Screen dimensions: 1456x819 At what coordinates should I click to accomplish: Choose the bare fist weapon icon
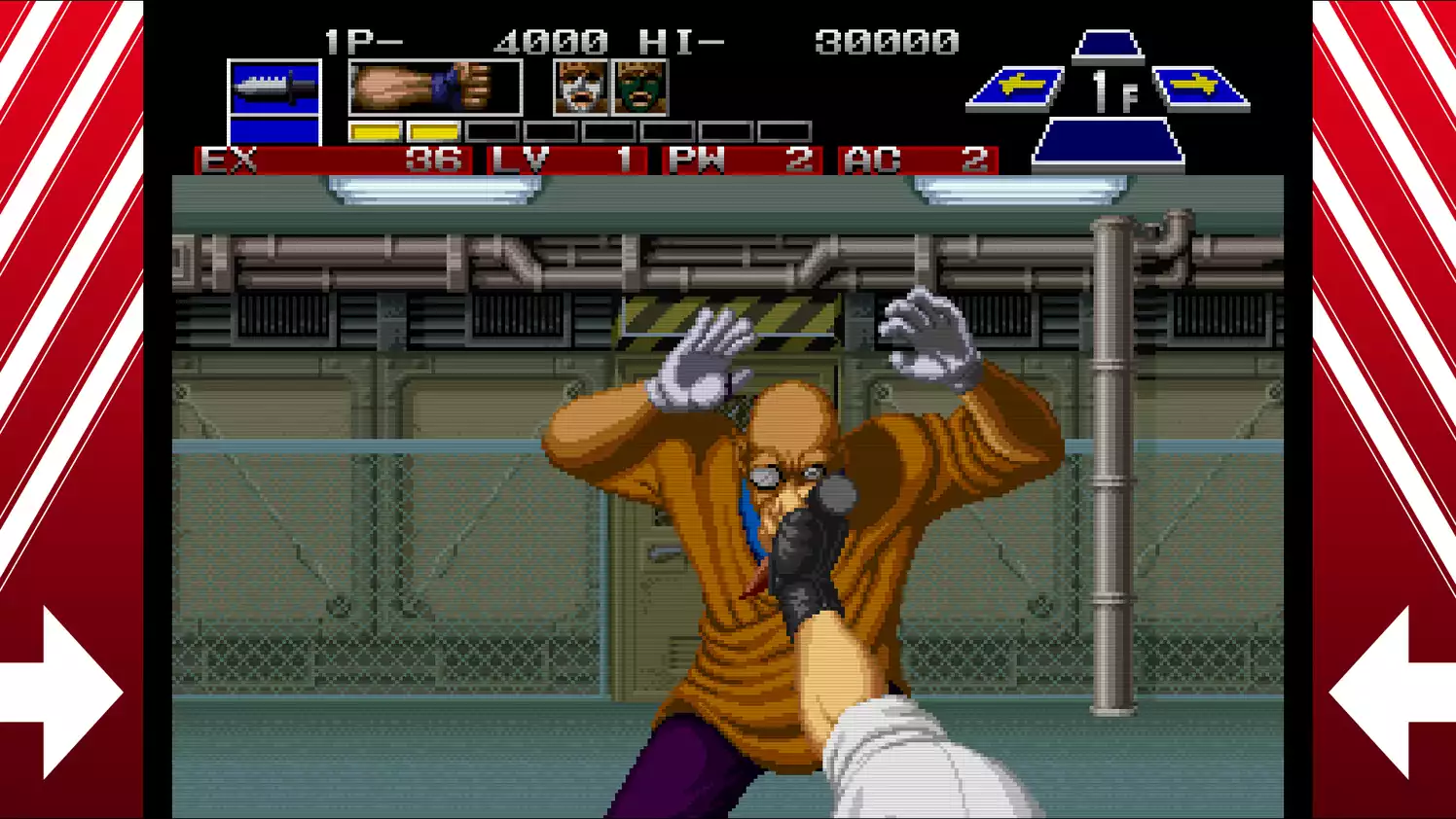coord(434,88)
